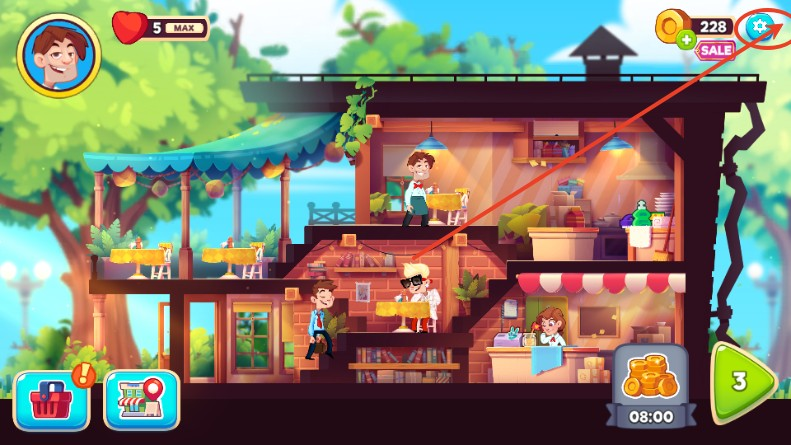The width and height of the screenshot is (791, 445).
Task: Open the restaurant map button
Action: (141, 399)
